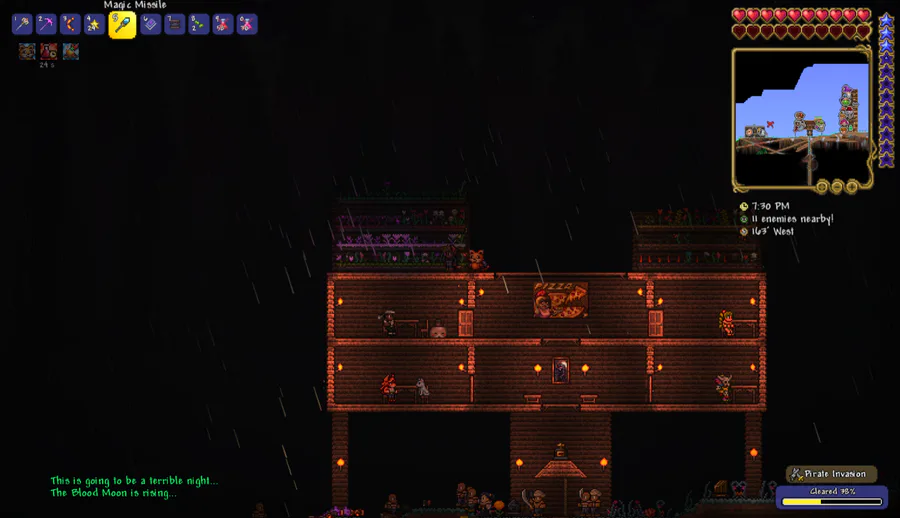Use the red potion in slot 9
Viewport: 900px width, 518px height.
pos(223,24)
